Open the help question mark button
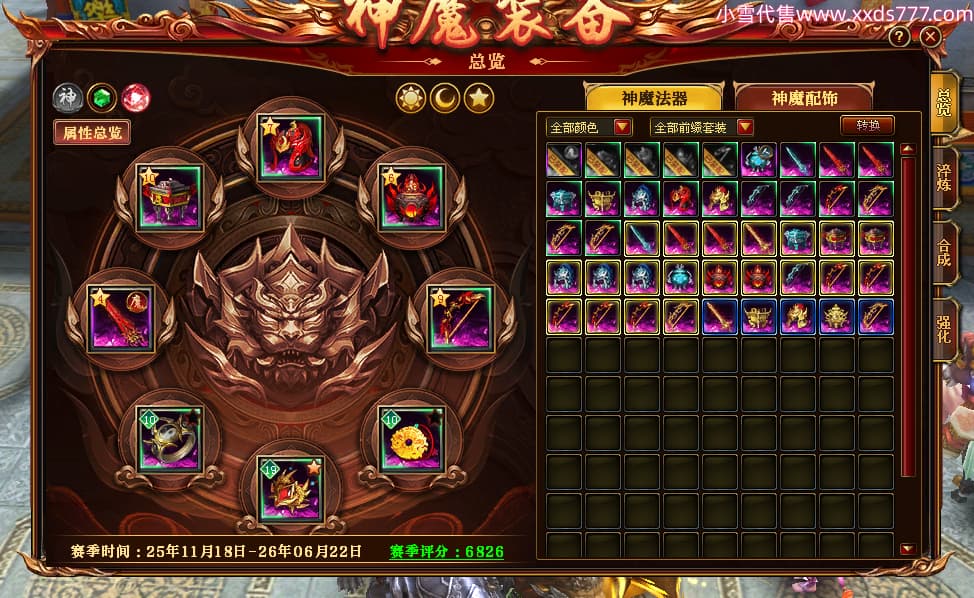 [900, 37]
